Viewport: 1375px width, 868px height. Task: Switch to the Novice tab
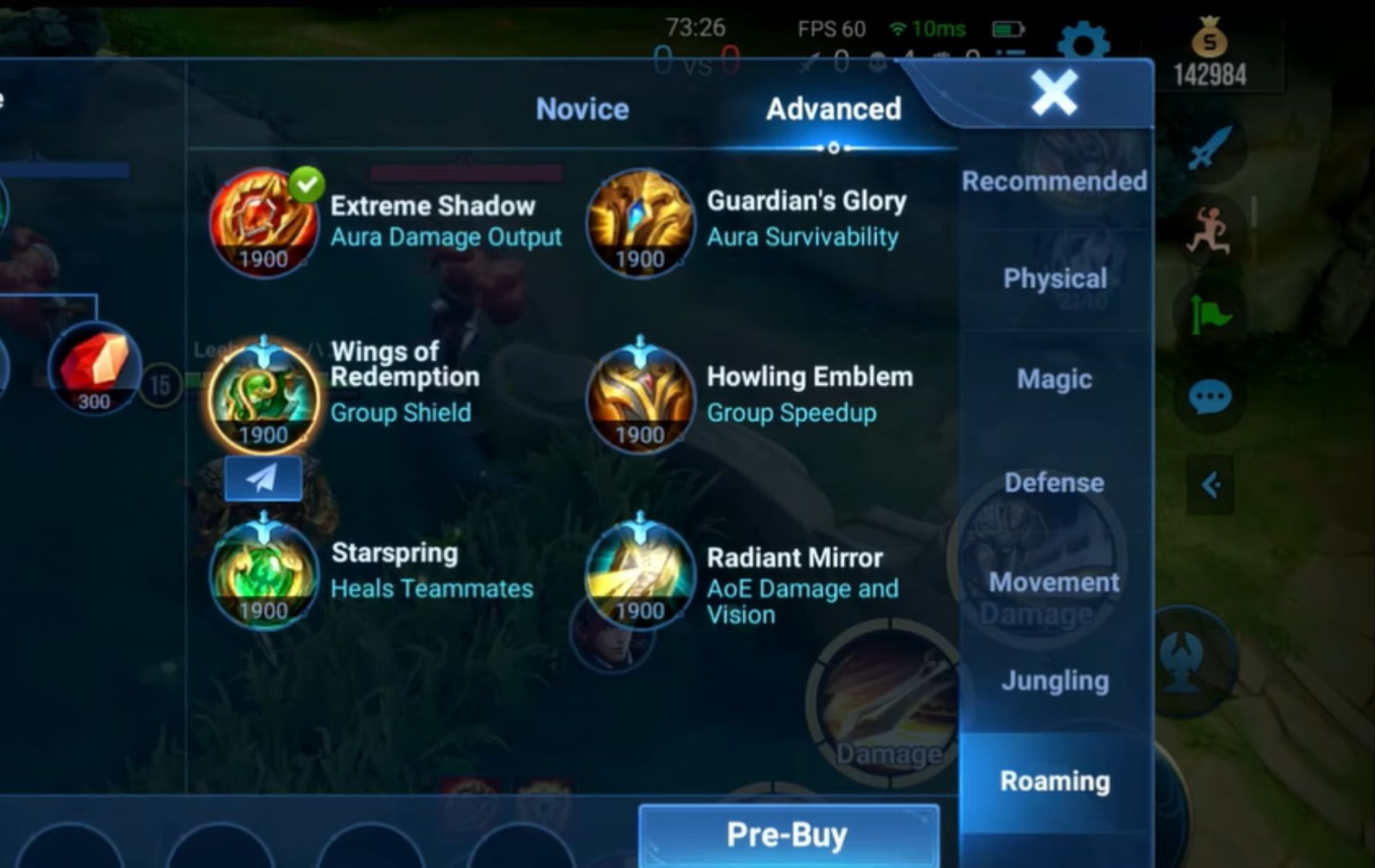click(581, 109)
